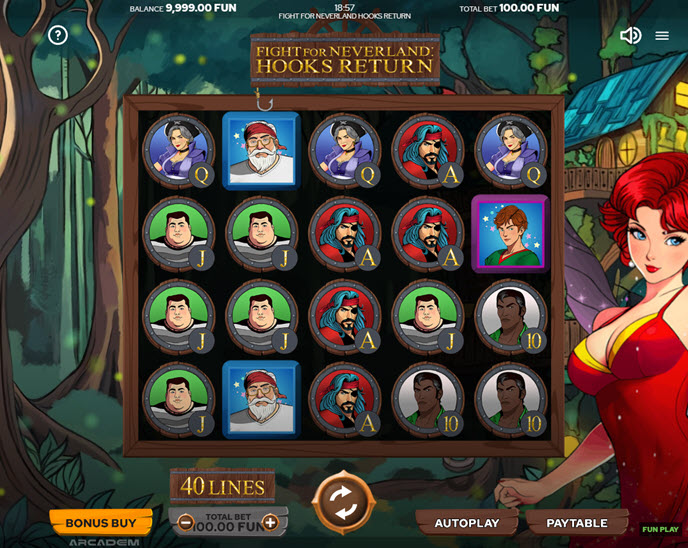Start Autoplay mode
Screen dimensions: 688x548
coord(466,523)
